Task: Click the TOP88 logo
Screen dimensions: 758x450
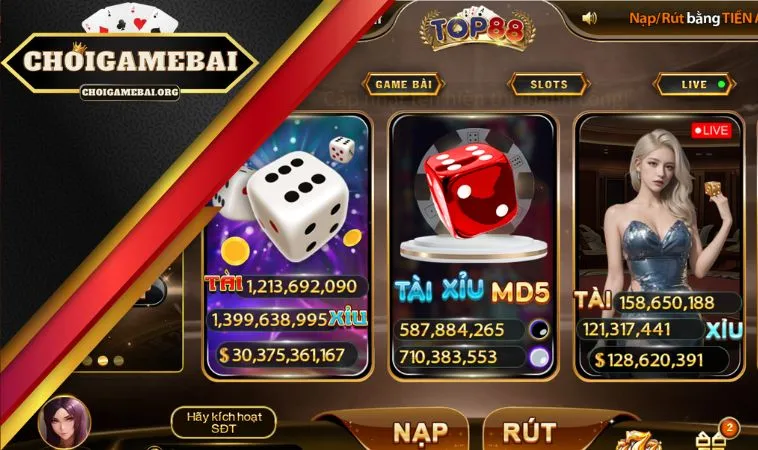Action: click(464, 30)
